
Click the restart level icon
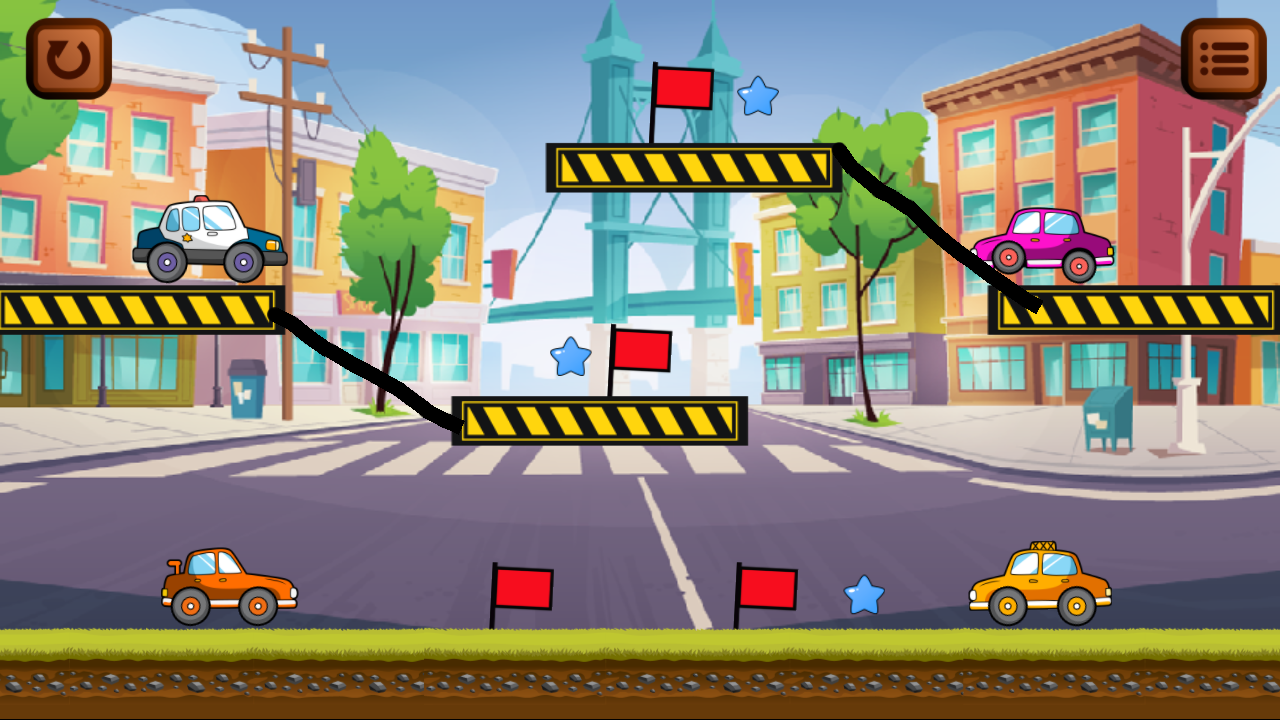coord(66,57)
